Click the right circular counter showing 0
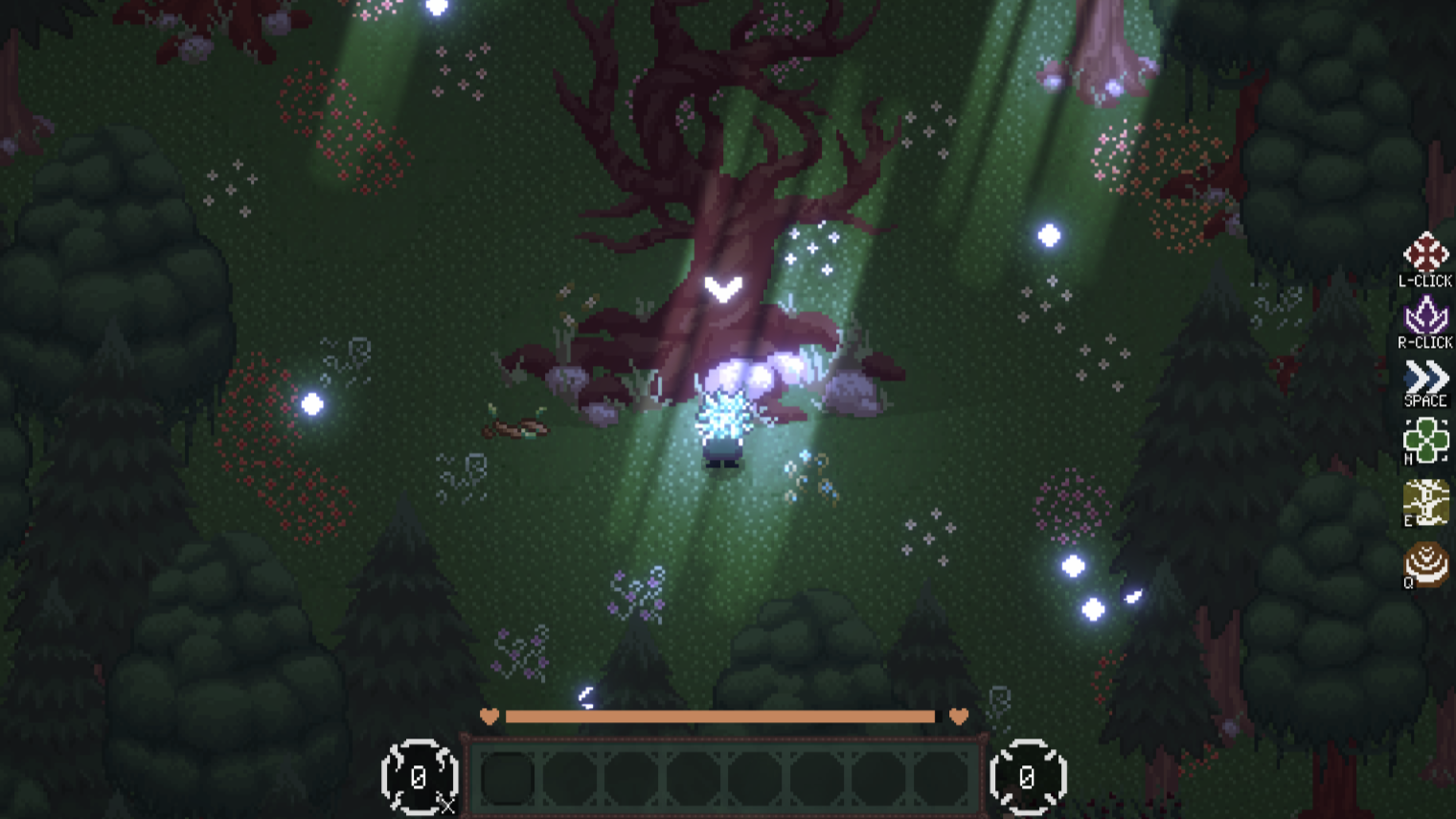 [x=1027, y=777]
